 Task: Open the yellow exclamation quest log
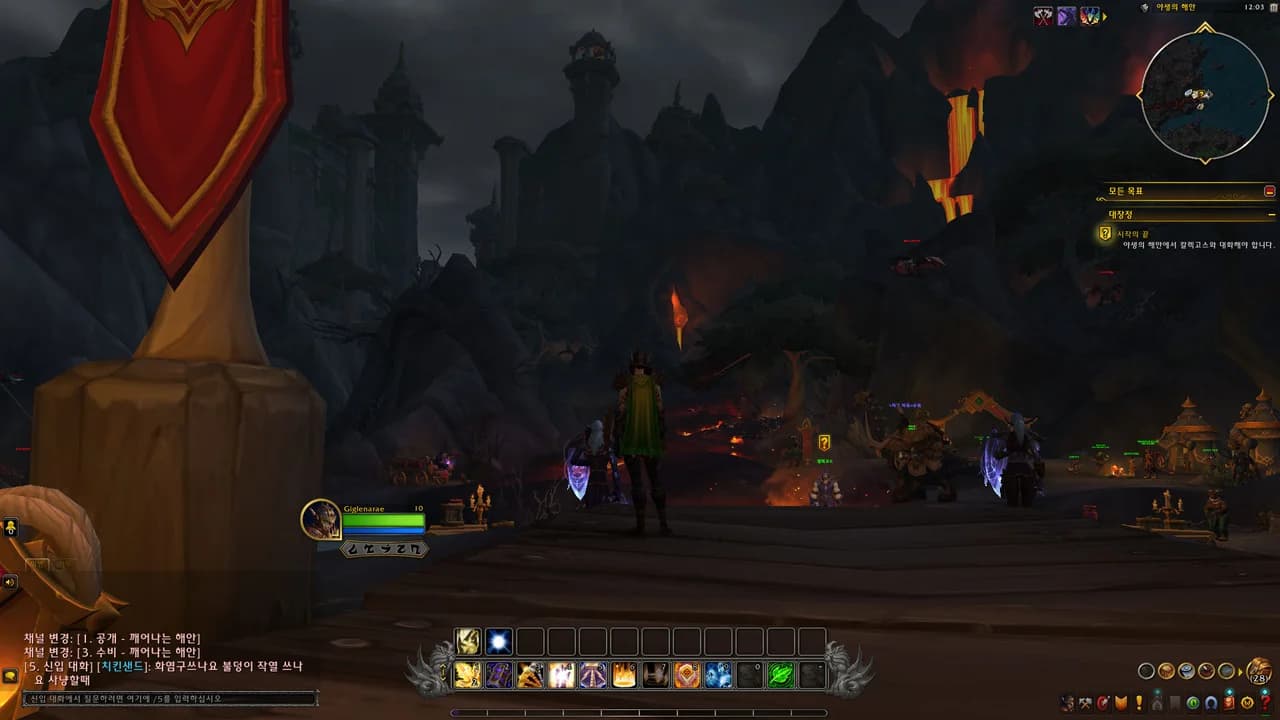pos(1138,703)
